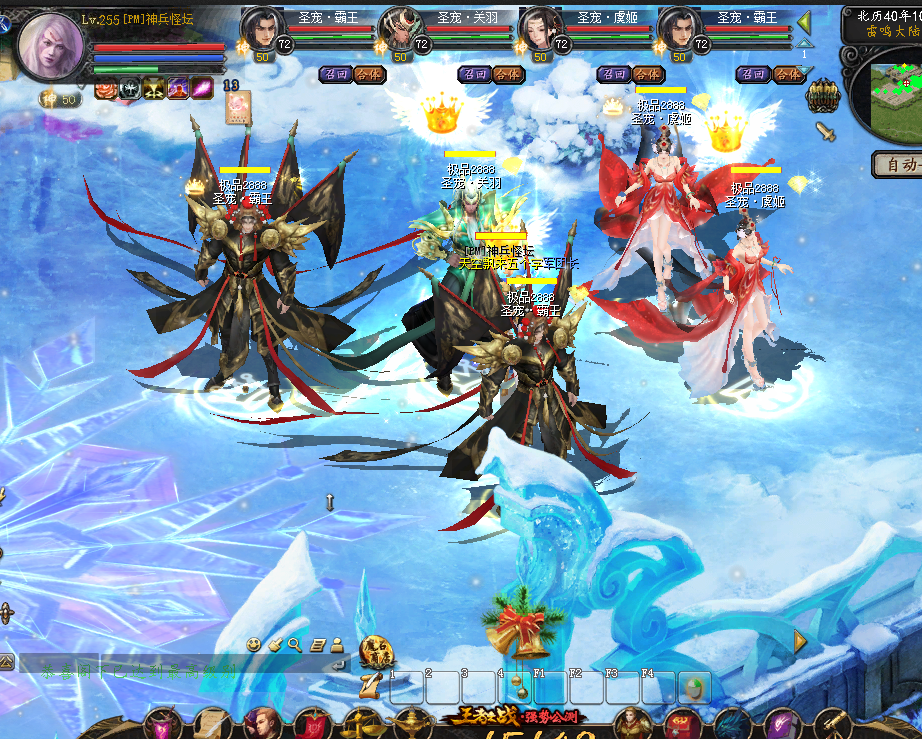Click 召回 under the 关羽 pet
Viewport: 922px width, 739px height.
point(474,74)
